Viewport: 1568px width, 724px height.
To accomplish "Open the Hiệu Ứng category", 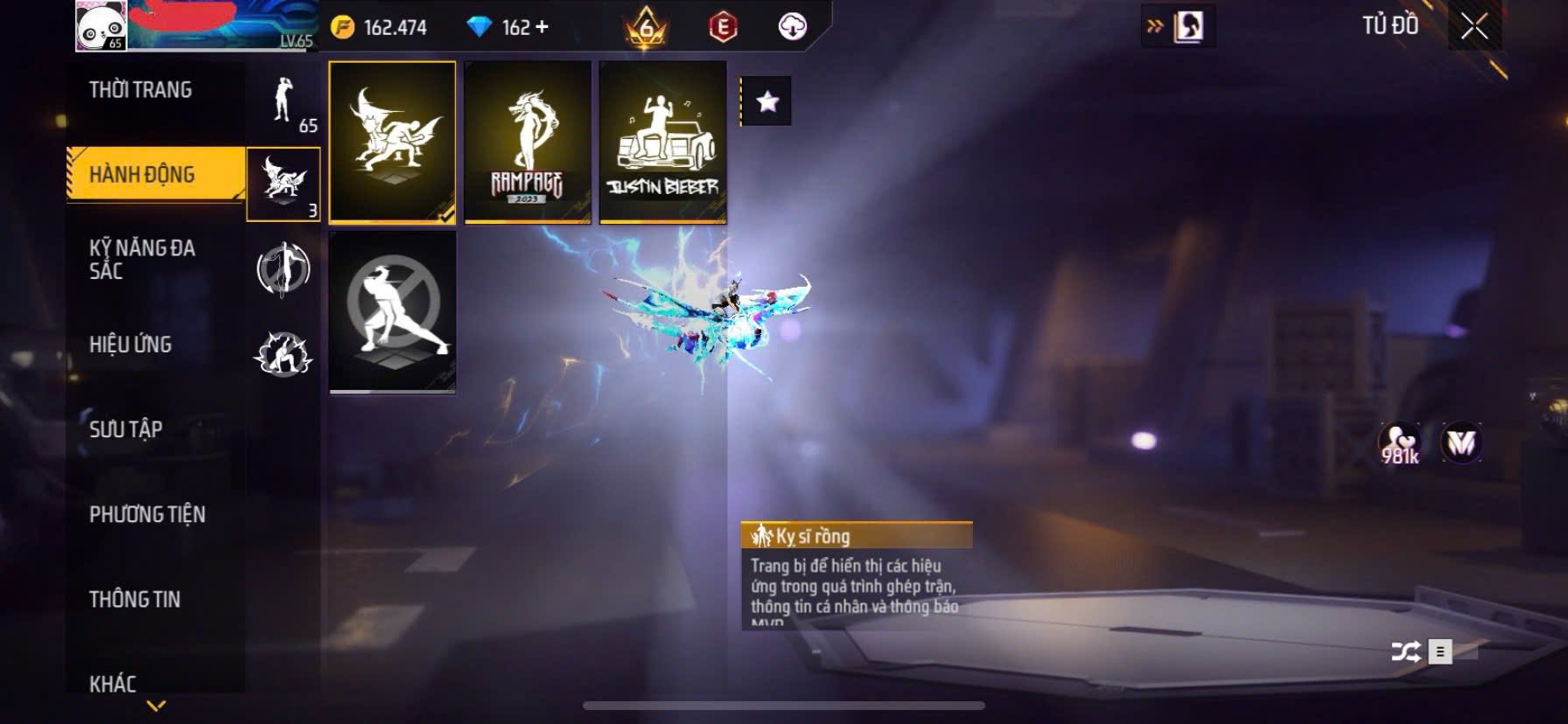I will click(130, 345).
